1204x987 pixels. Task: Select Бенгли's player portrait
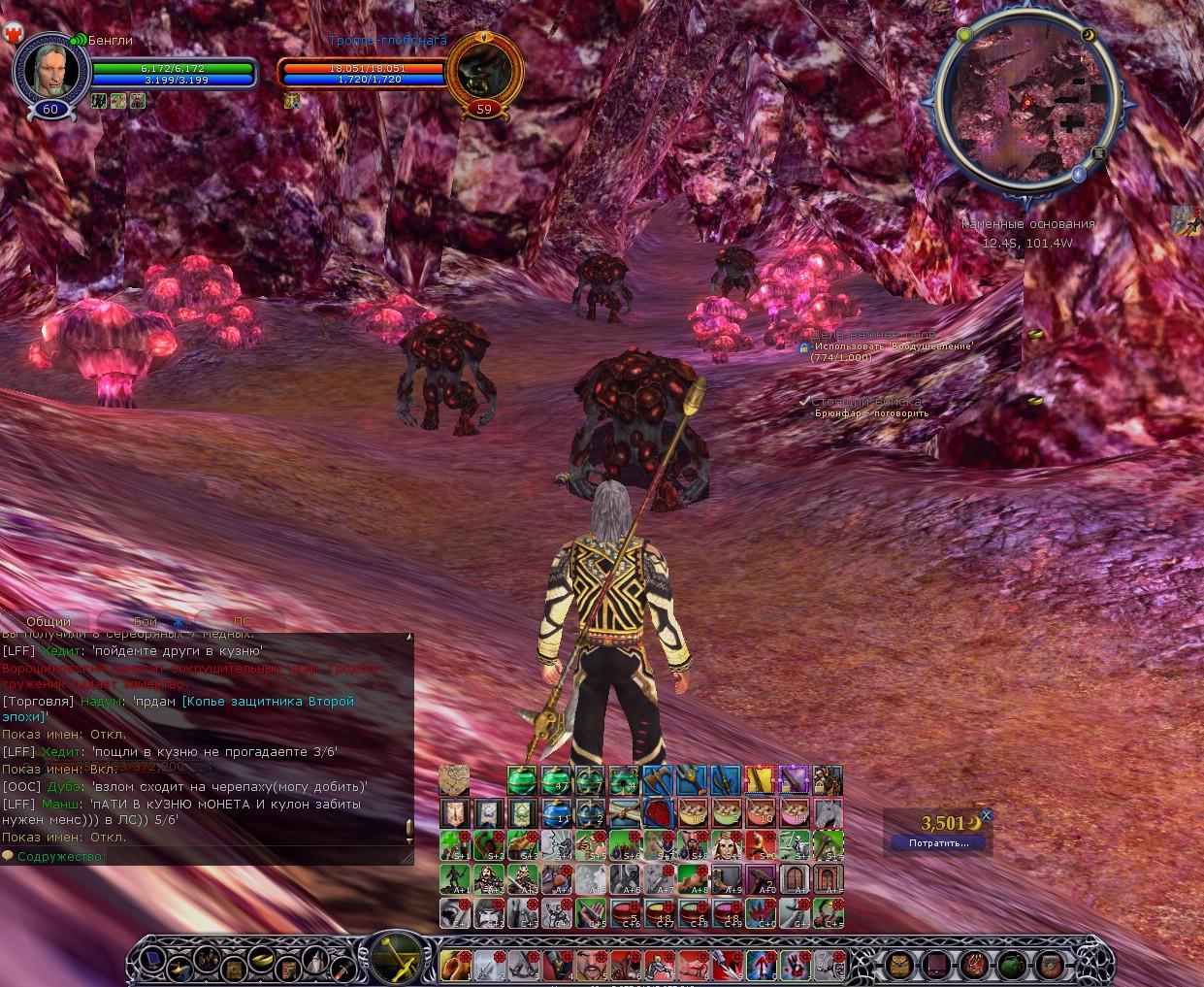pos(49,68)
